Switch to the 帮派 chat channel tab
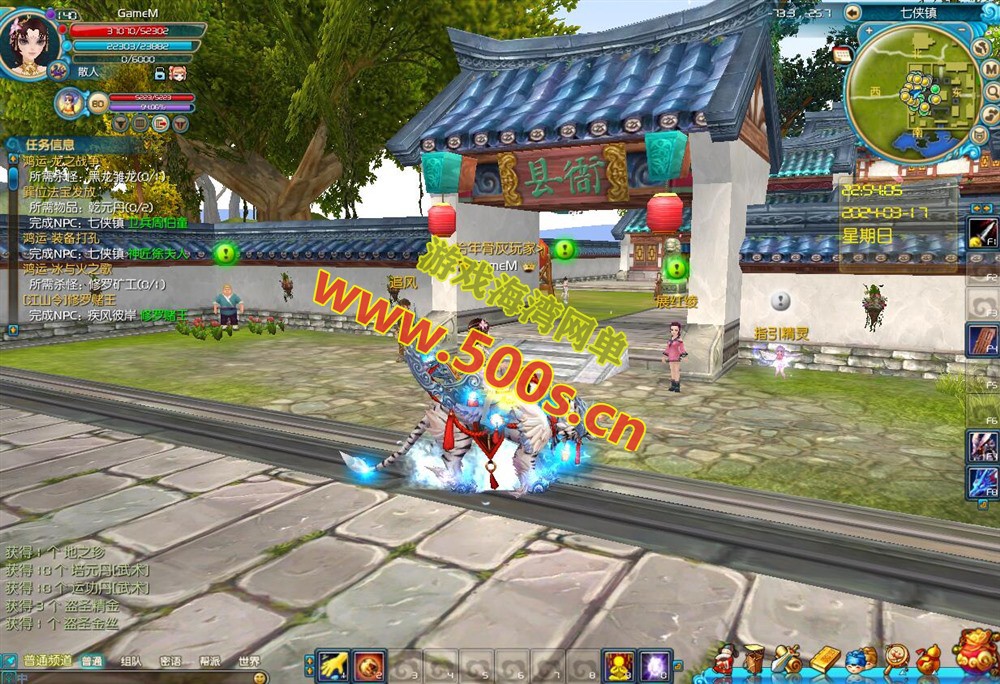The width and height of the screenshot is (1000, 684). 209,661
